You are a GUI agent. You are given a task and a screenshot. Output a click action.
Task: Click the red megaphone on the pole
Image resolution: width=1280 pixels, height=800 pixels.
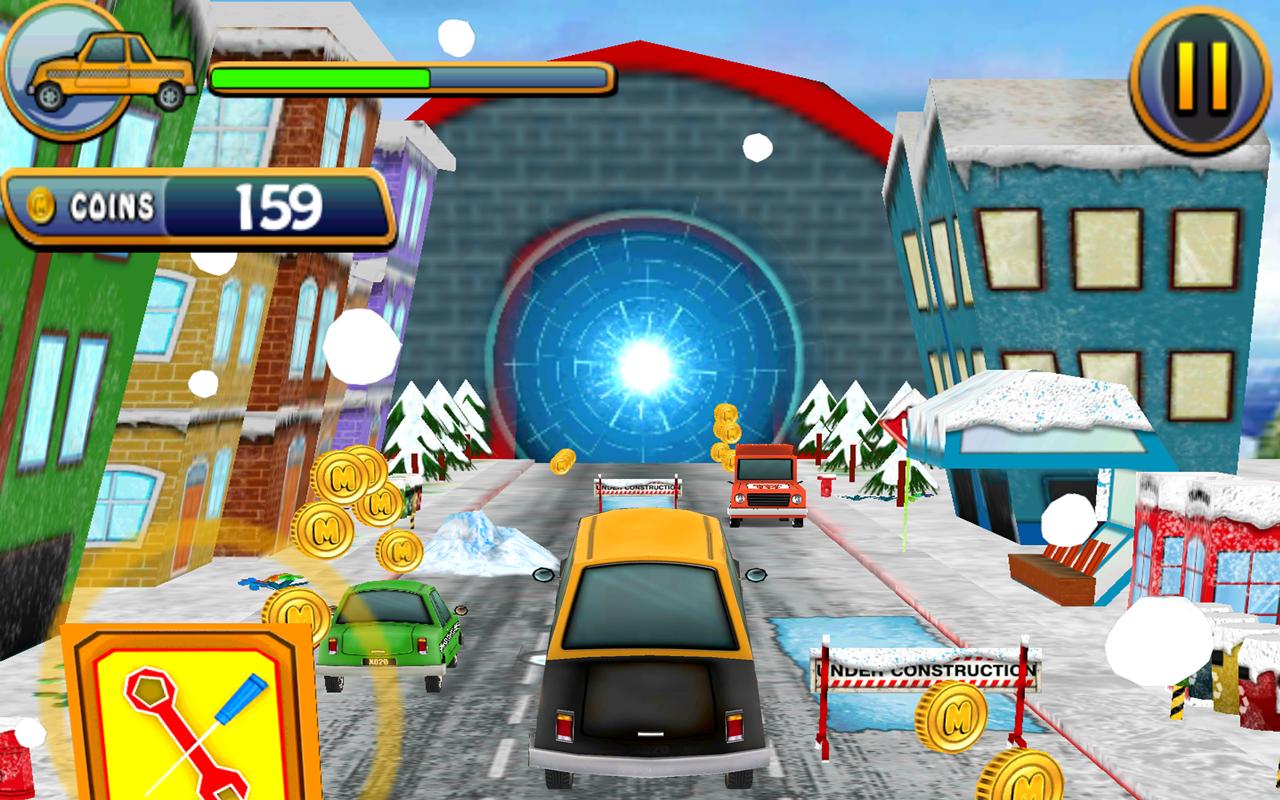tap(898, 425)
